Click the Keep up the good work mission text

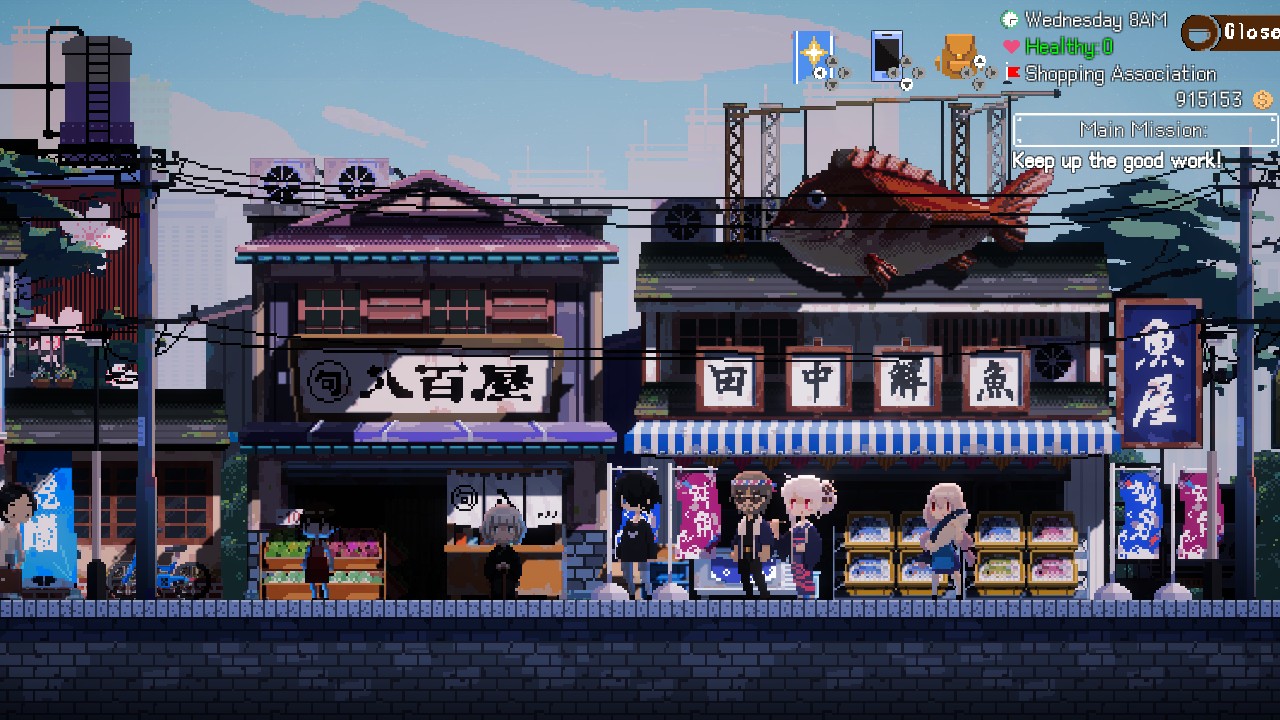coord(1115,161)
